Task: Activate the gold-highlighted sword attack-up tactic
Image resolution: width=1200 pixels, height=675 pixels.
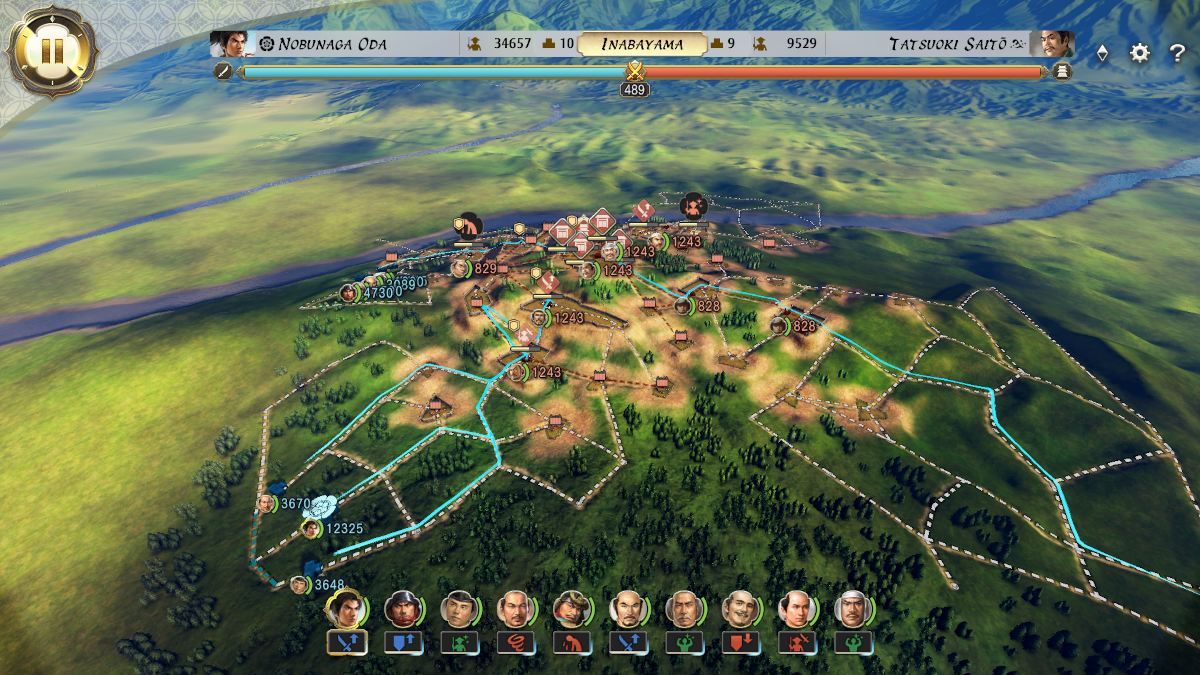Action: [x=346, y=642]
